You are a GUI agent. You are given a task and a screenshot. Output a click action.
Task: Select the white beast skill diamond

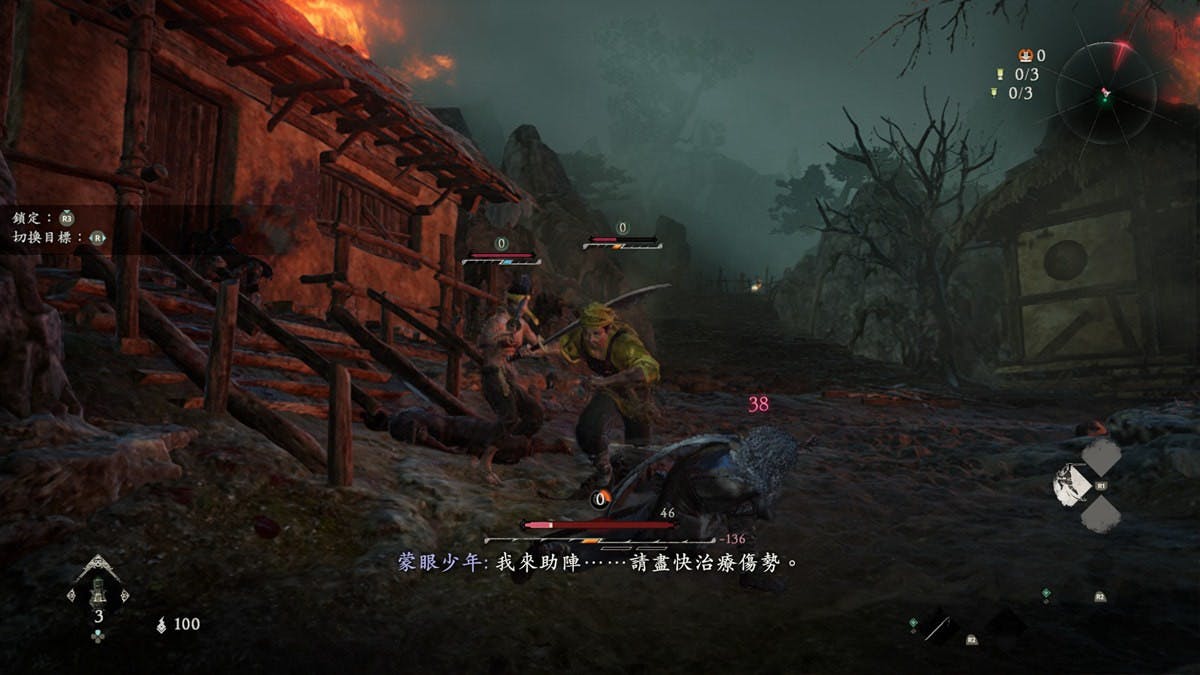click(1072, 485)
